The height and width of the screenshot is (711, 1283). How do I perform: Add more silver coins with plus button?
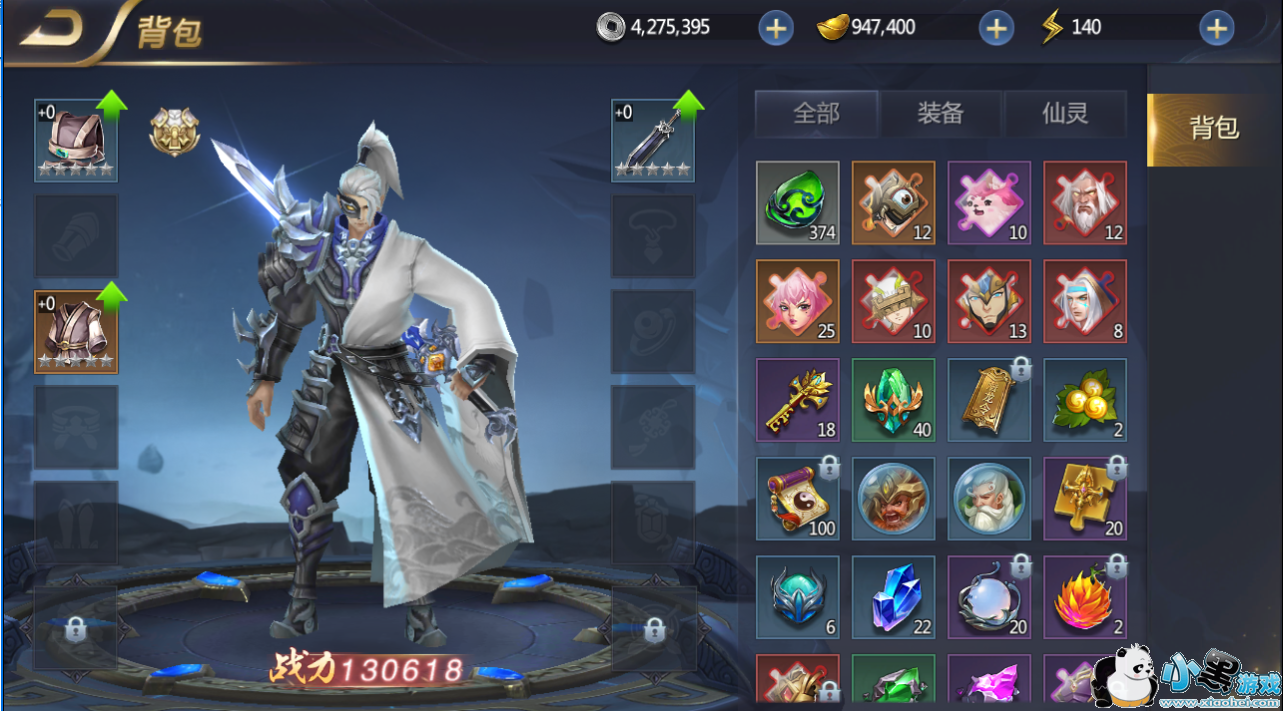(x=775, y=29)
